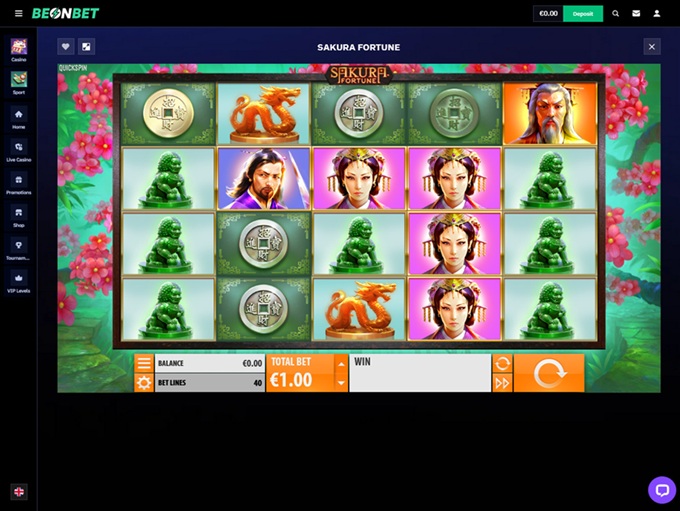680x511 pixels.
Task: Open the autoplay settings
Action: click(x=502, y=364)
